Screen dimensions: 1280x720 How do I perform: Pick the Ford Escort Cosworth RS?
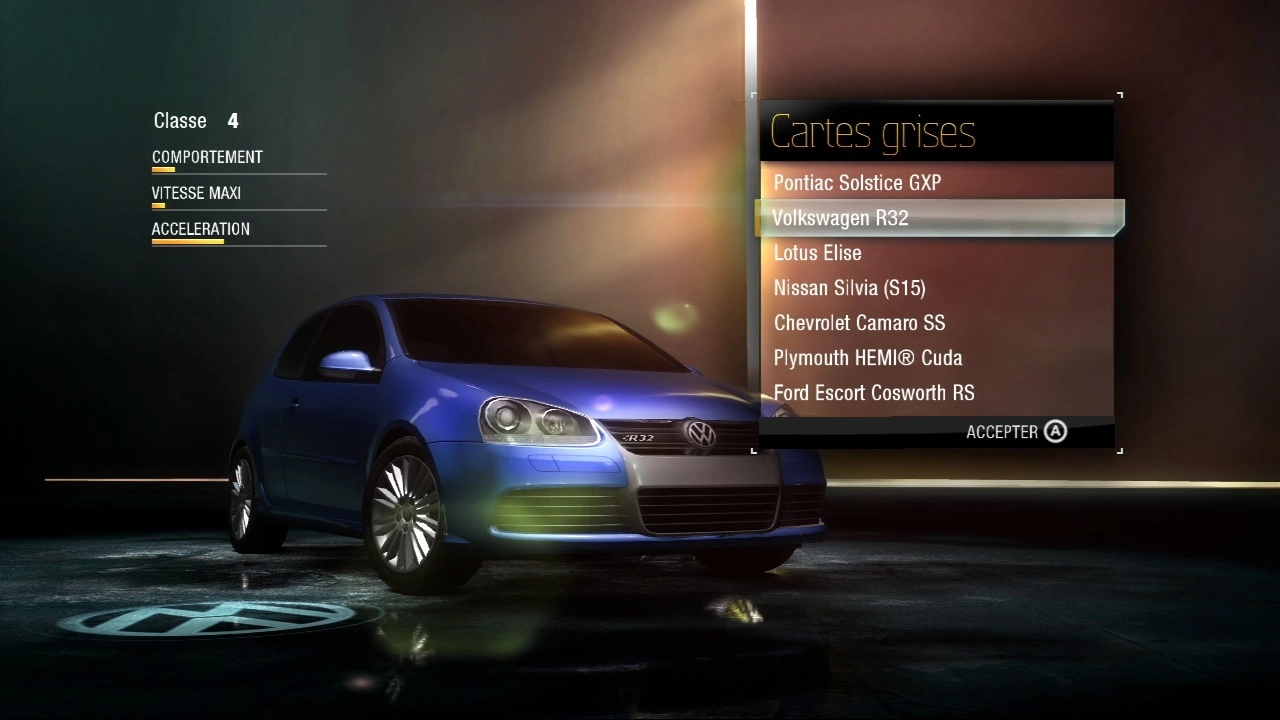click(x=873, y=393)
